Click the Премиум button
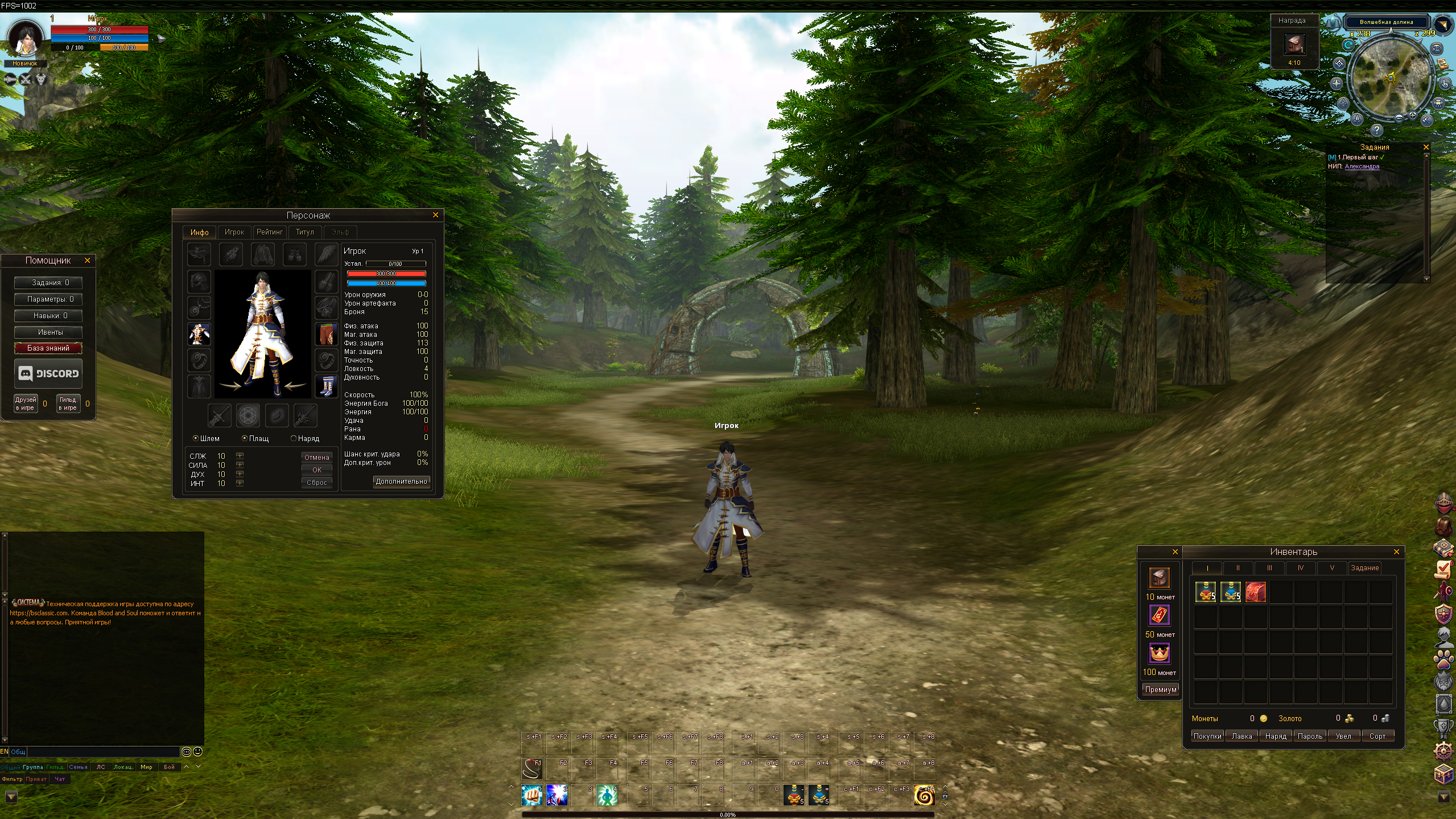The width and height of the screenshot is (1456, 819). tap(1160, 689)
